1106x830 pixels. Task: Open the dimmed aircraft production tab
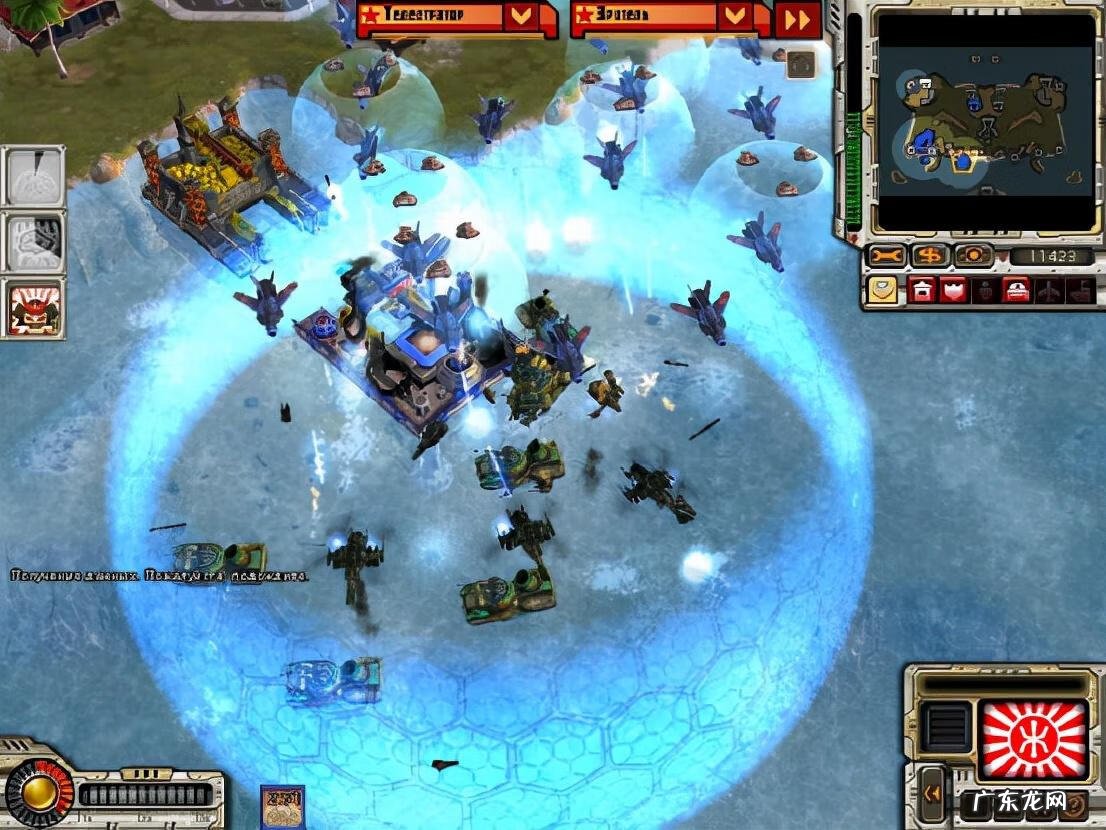(1049, 289)
